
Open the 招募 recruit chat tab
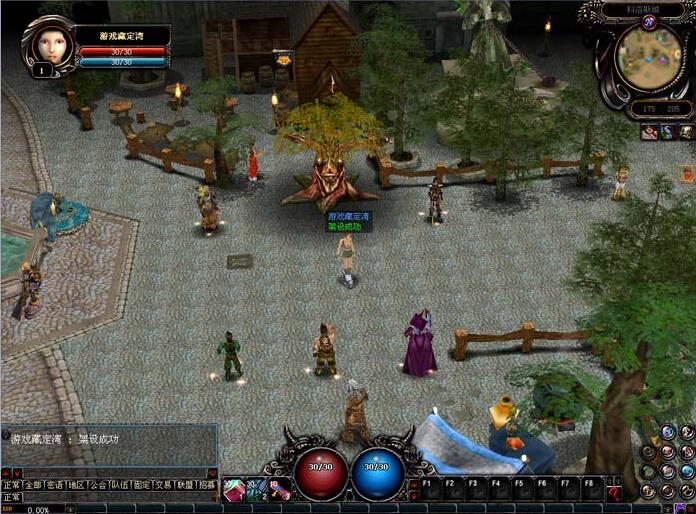[207, 484]
